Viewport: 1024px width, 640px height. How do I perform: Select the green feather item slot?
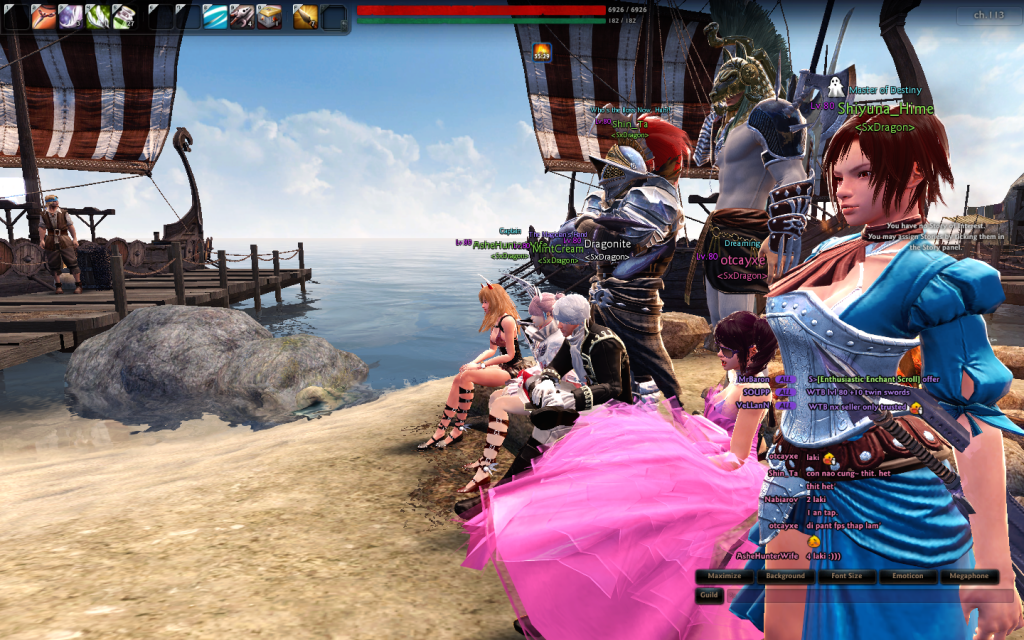pos(97,15)
